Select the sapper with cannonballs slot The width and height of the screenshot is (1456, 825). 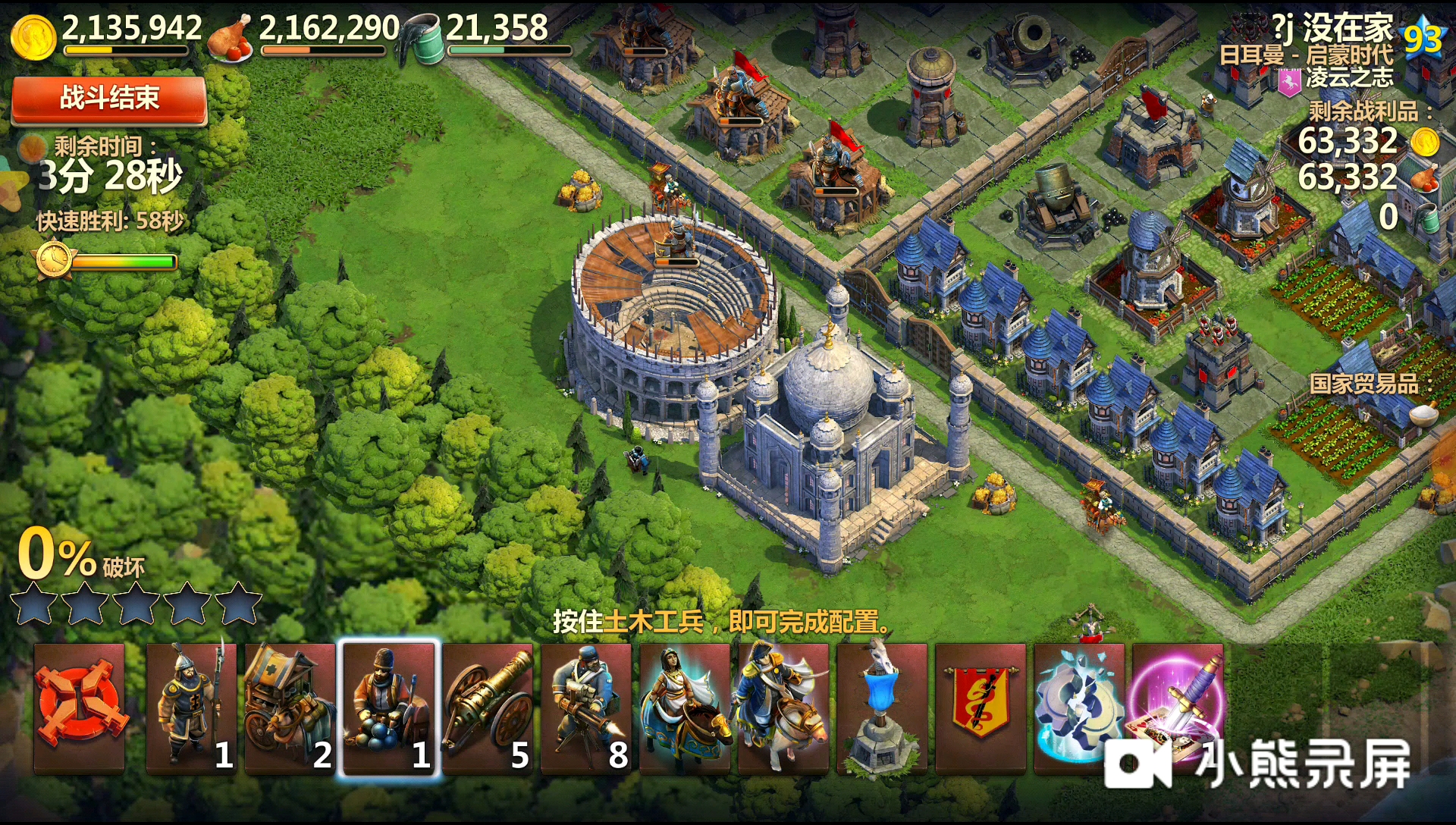click(x=389, y=707)
